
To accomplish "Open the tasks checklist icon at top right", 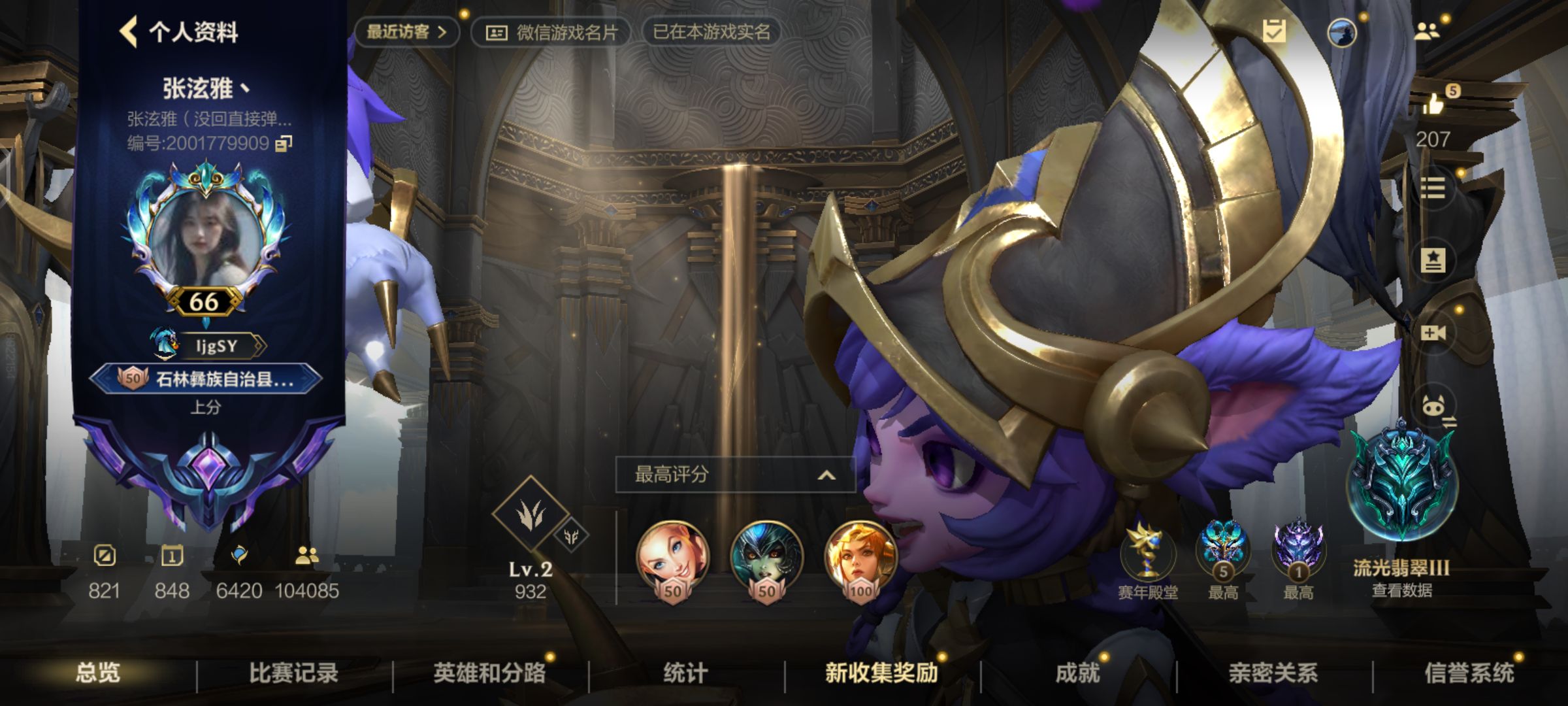I will (x=1275, y=29).
